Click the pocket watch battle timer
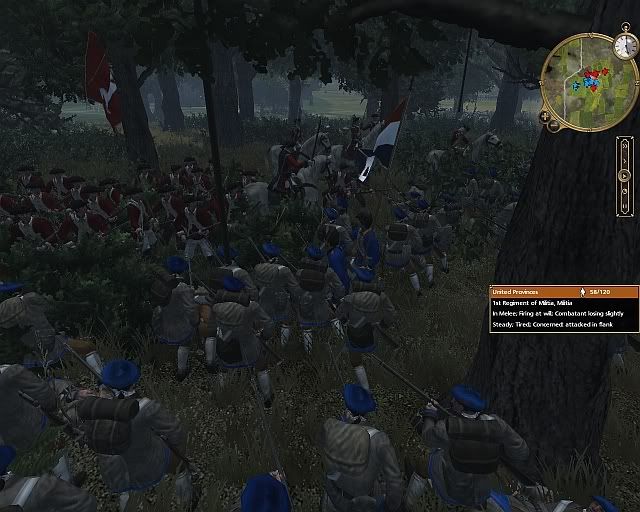 (625, 45)
